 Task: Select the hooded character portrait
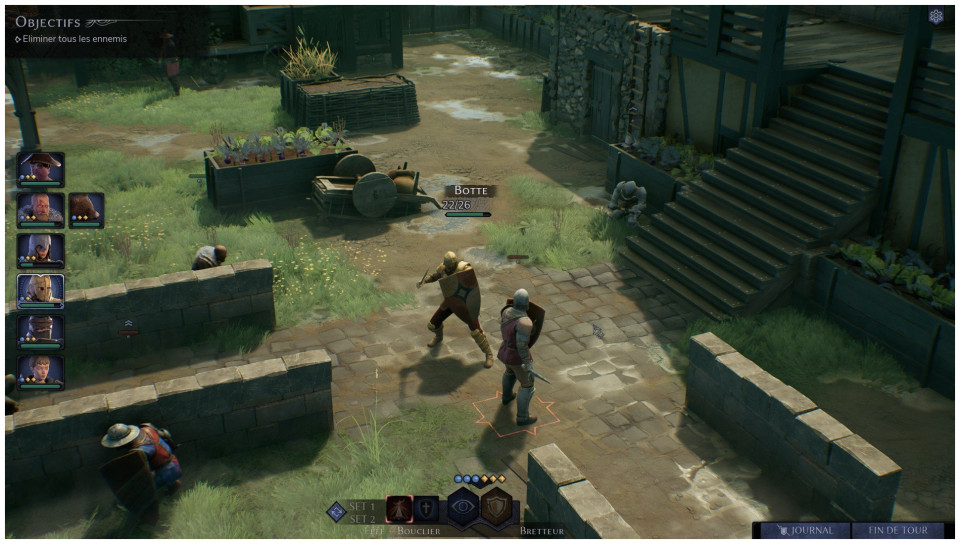point(41,250)
